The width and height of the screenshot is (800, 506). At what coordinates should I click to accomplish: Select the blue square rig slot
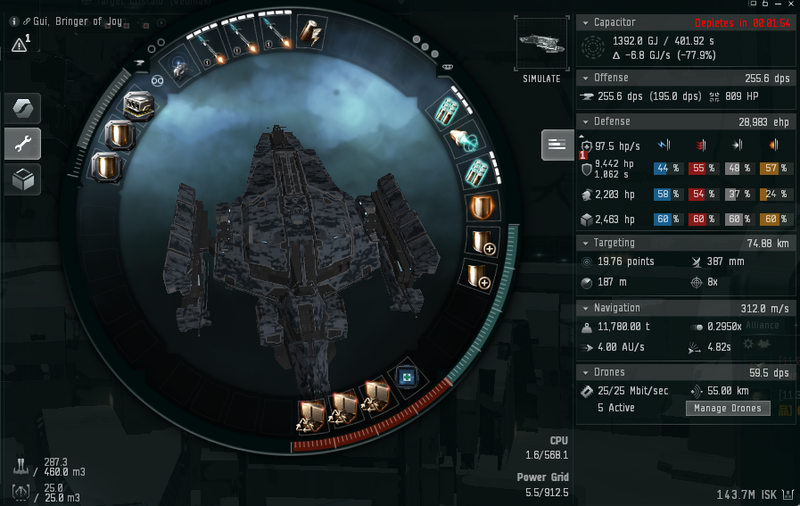(x=407, y=377)
